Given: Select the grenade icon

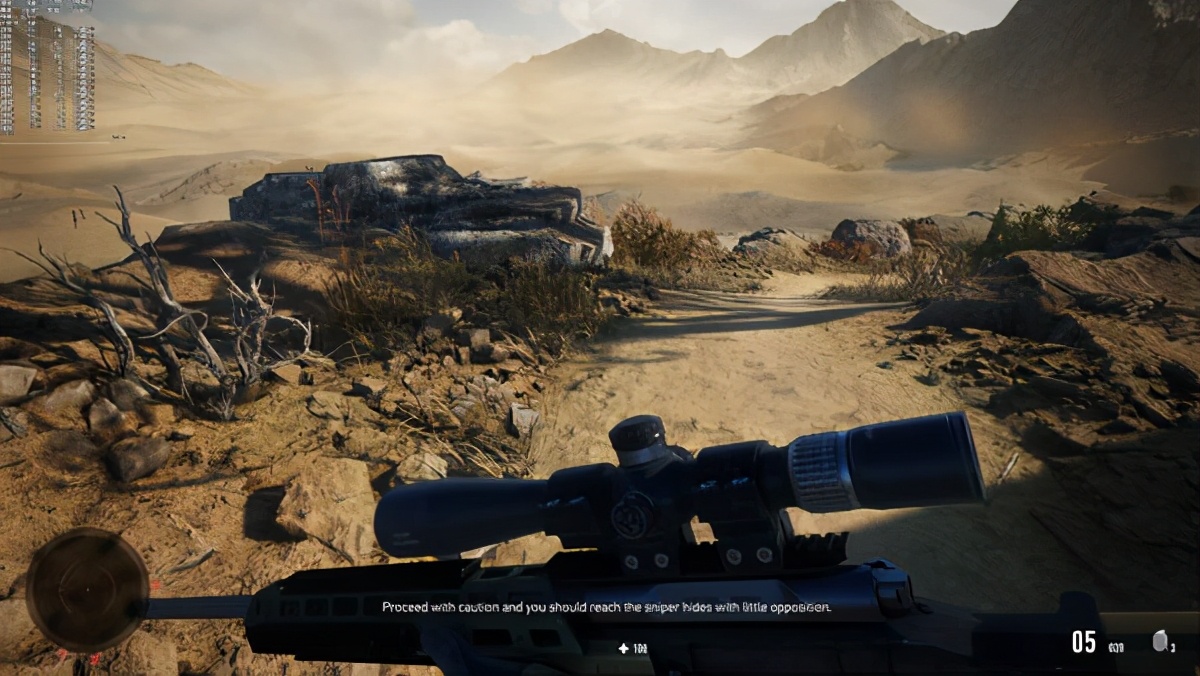Looking at the screenshot, I should pos(1159,641).
